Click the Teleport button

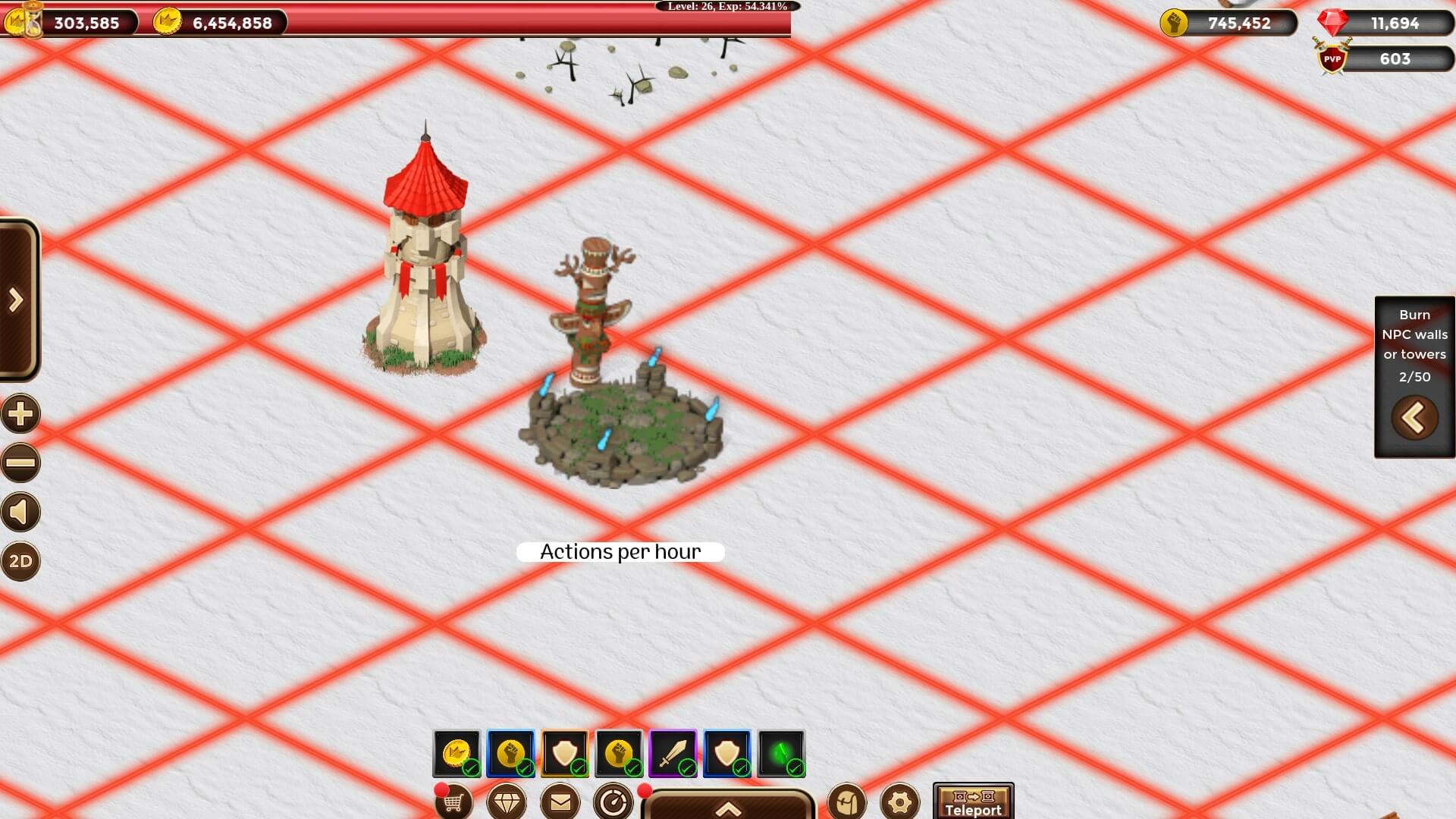click(973, 802)
